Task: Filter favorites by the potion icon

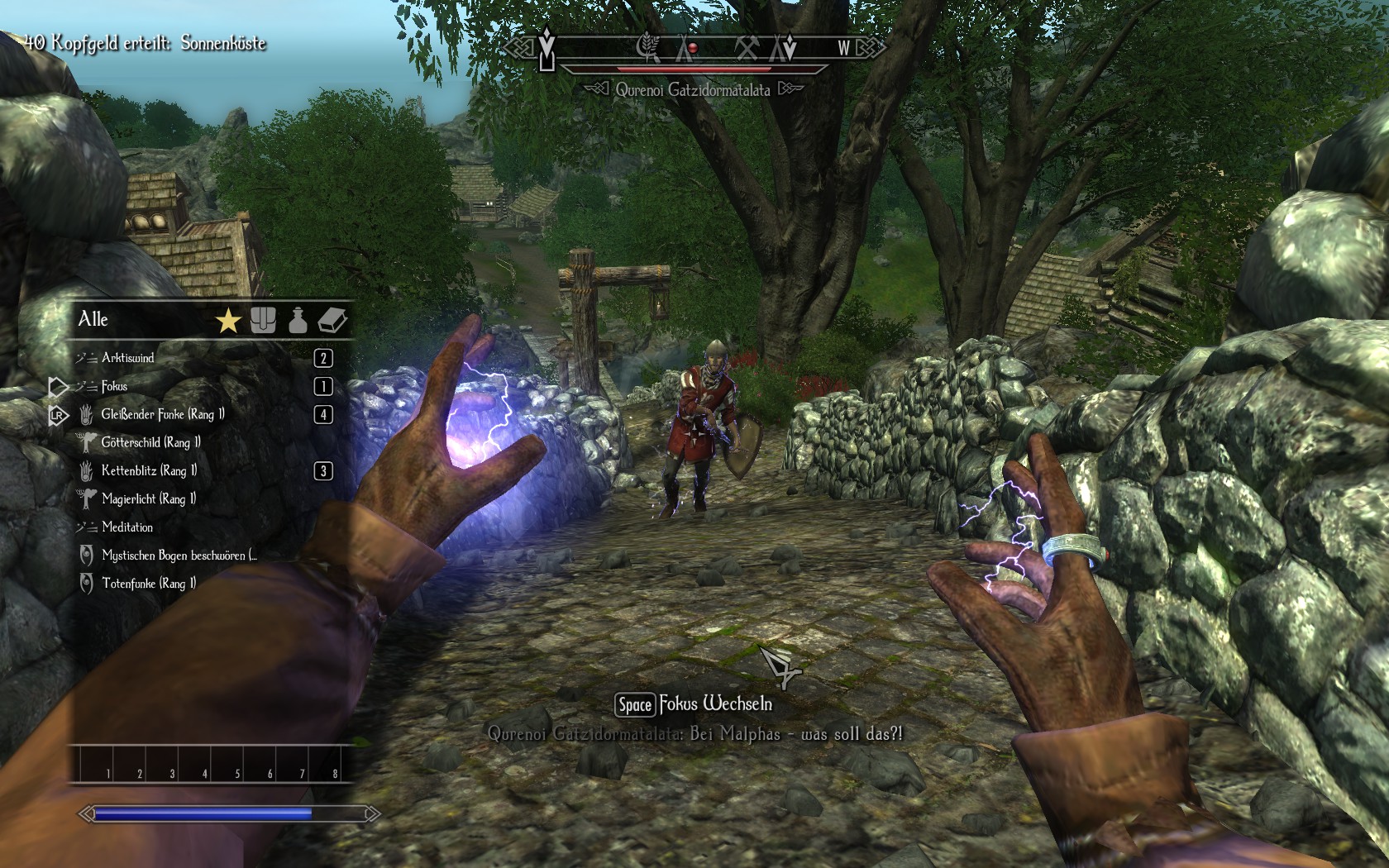Action: (298, 321)
